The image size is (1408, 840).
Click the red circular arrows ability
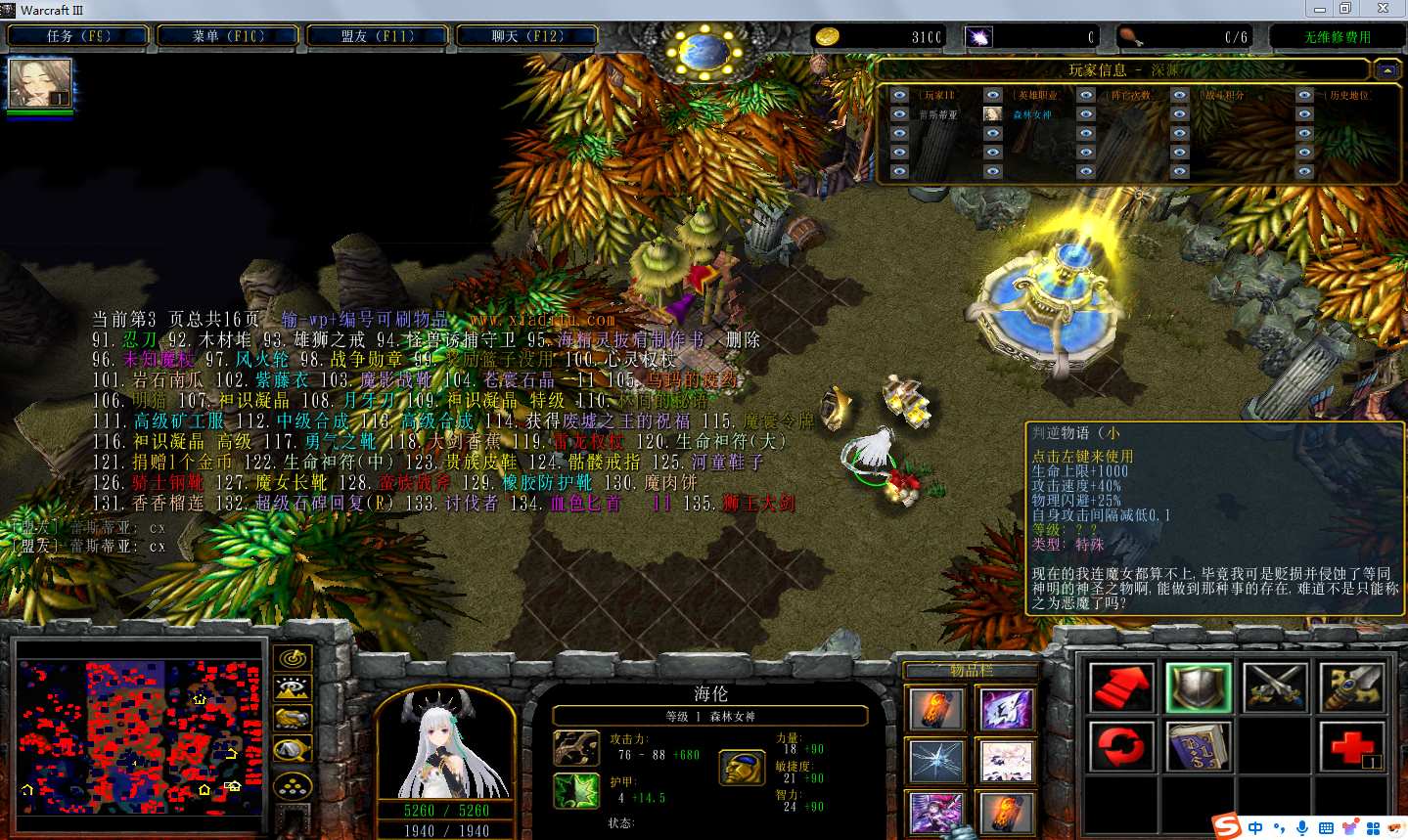tap(1121, 747)
